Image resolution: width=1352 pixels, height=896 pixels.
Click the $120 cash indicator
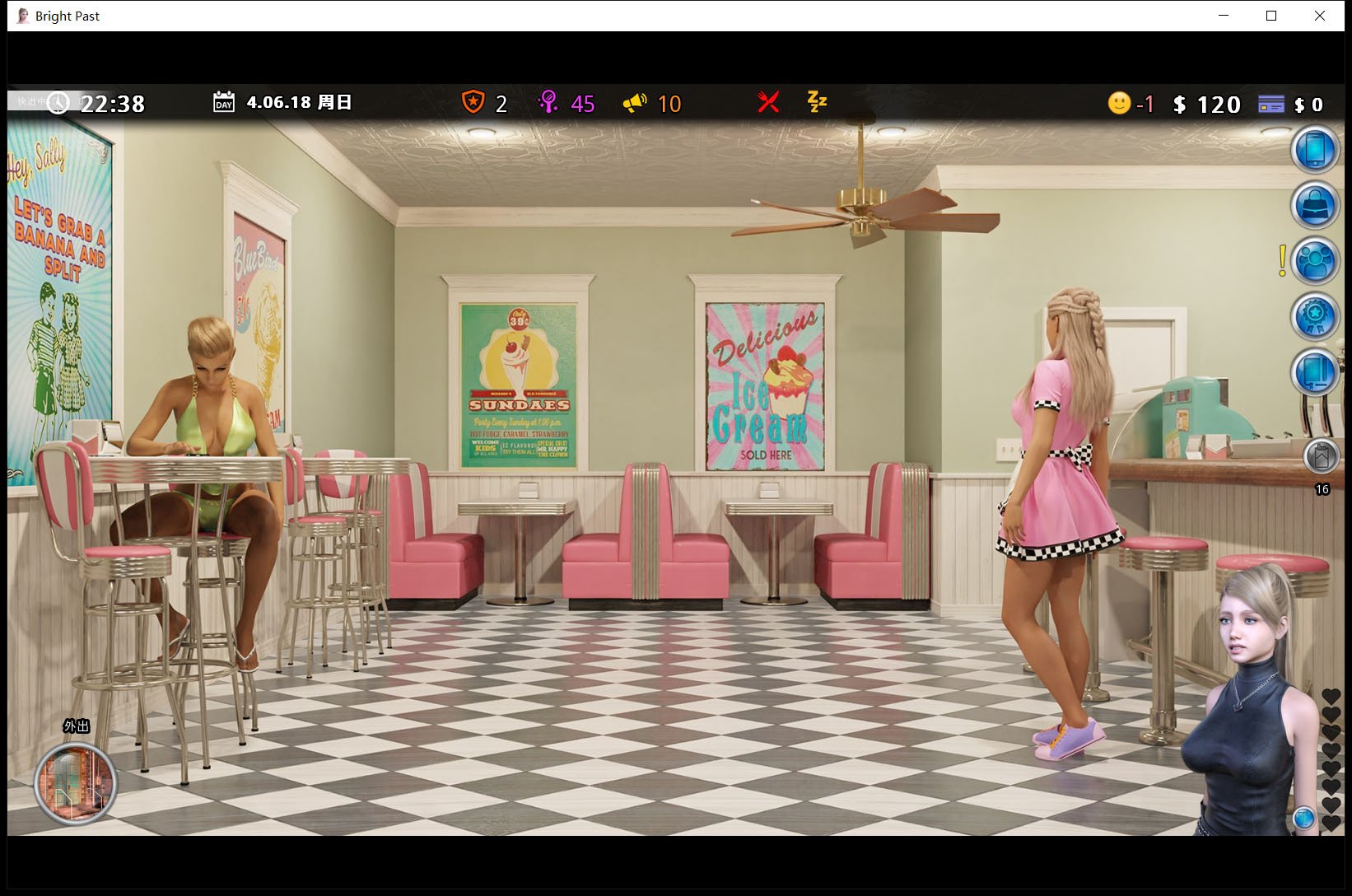(1207, 105)
